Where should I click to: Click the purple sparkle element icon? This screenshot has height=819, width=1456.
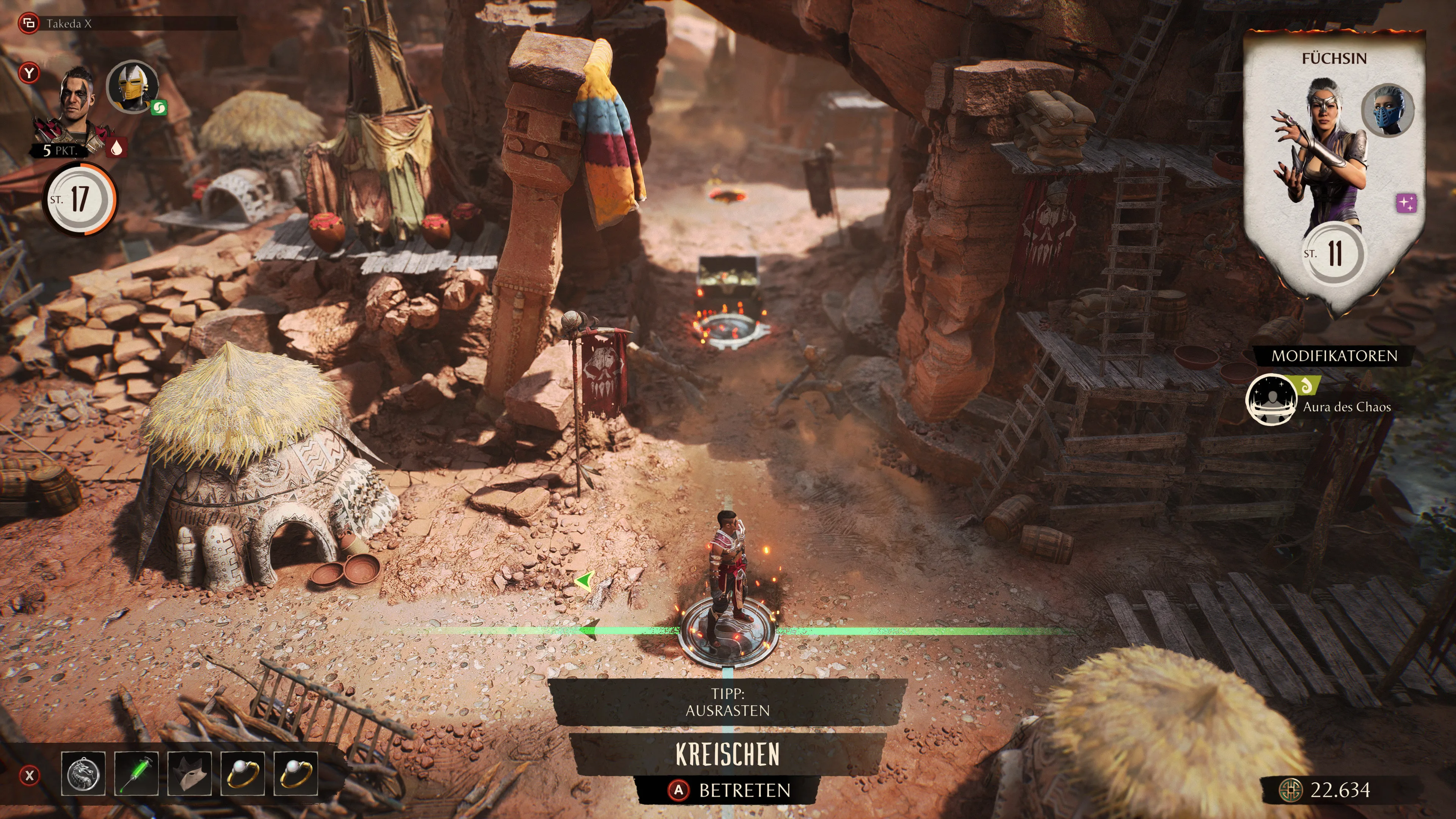[x=1406, y=202]
